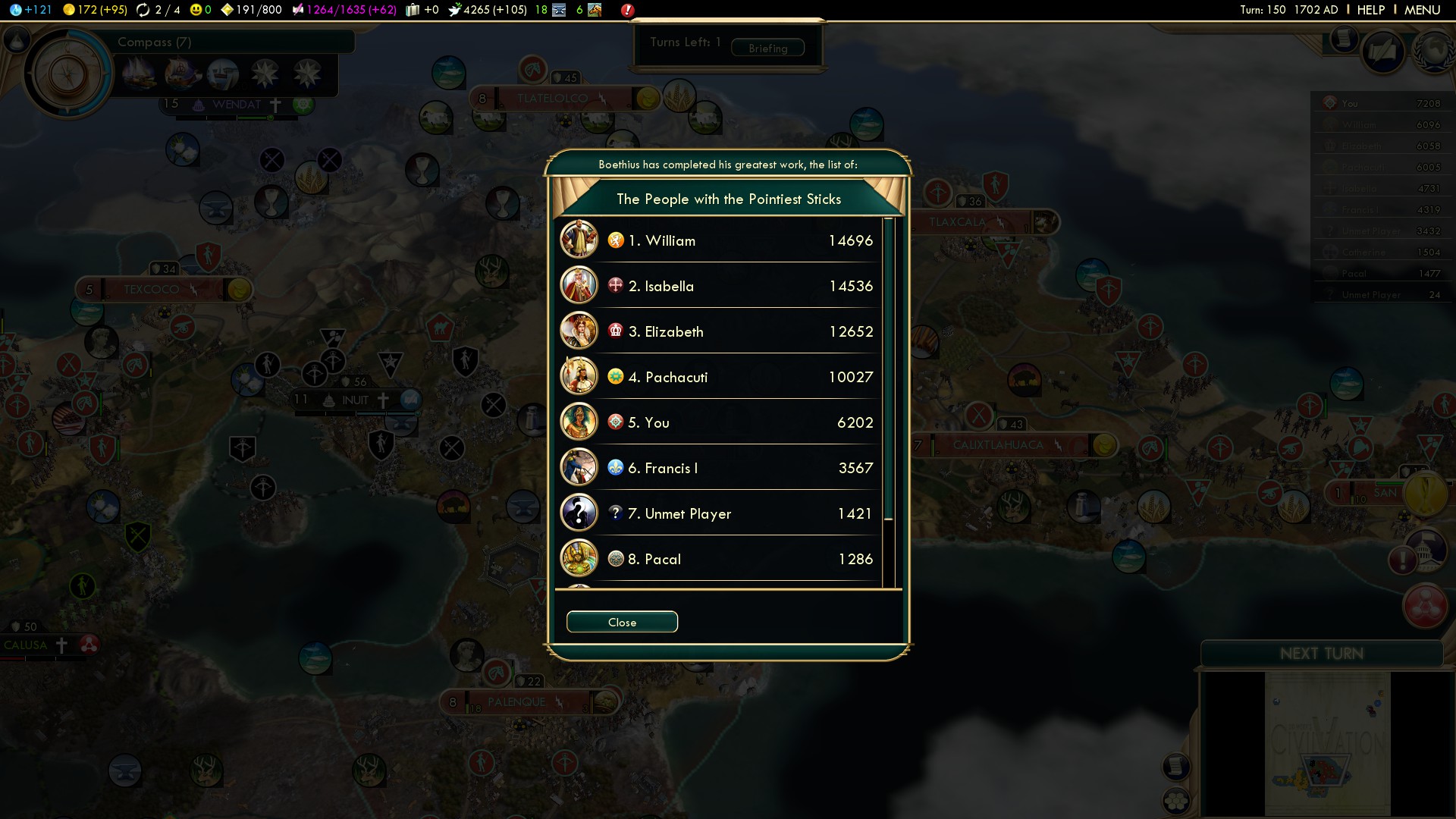Click Francis I's ranking entry

tap(720, 468)
